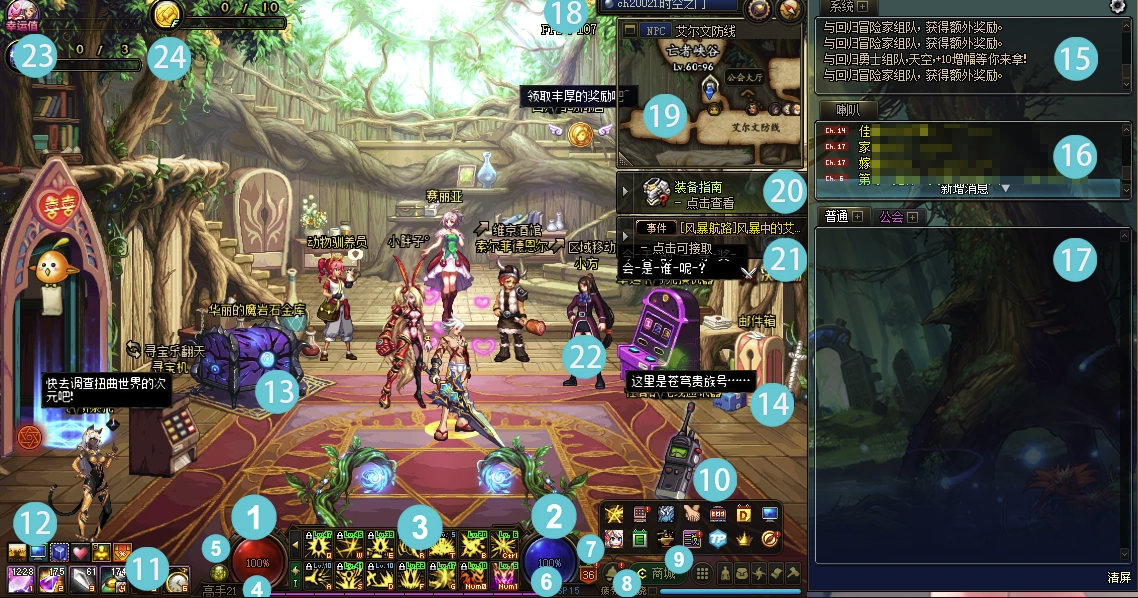
Task: Click 清屏 to clear the chat
Action: pos(1119,578)
